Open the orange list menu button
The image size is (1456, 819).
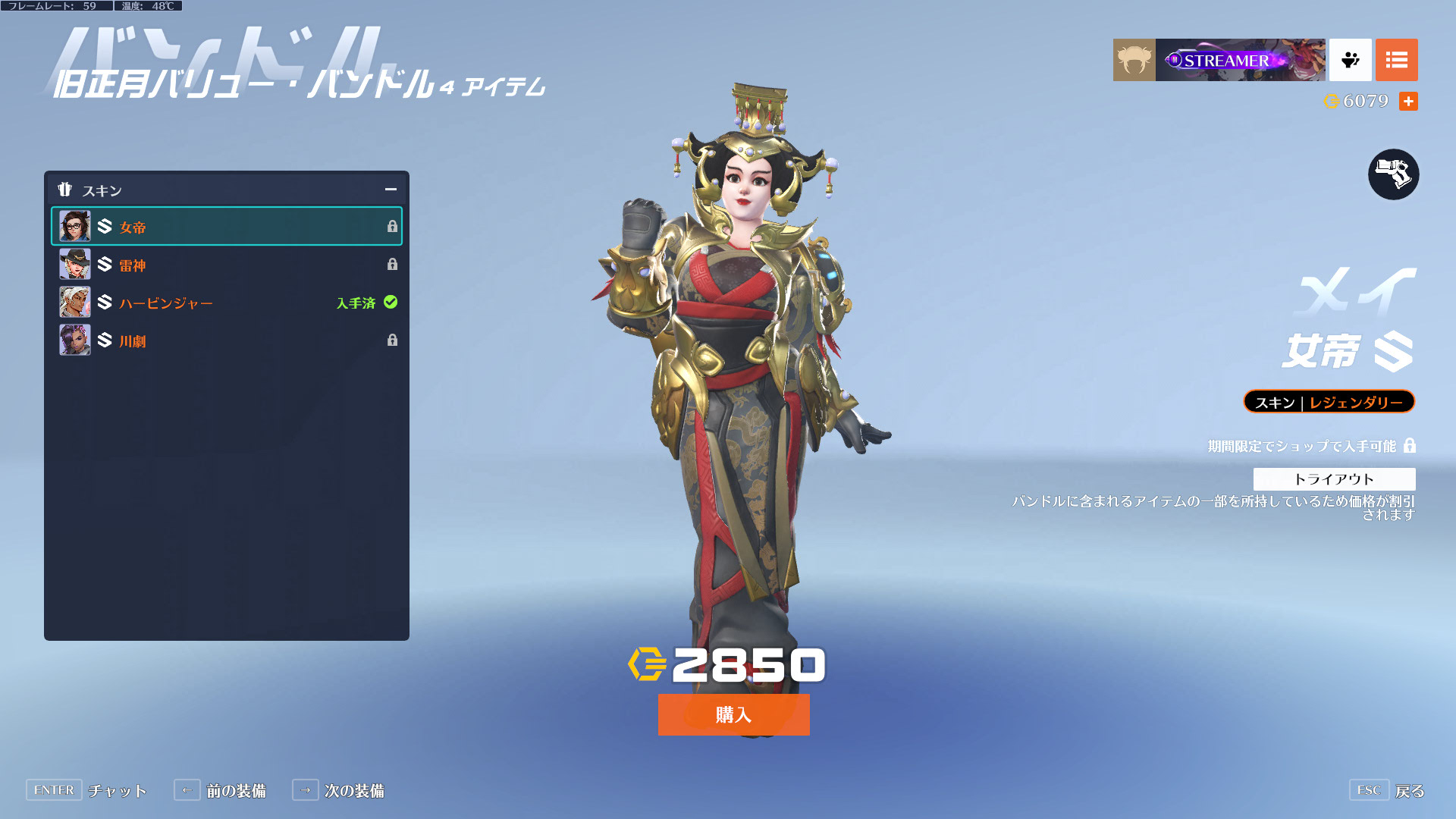tap(1396, 60)
